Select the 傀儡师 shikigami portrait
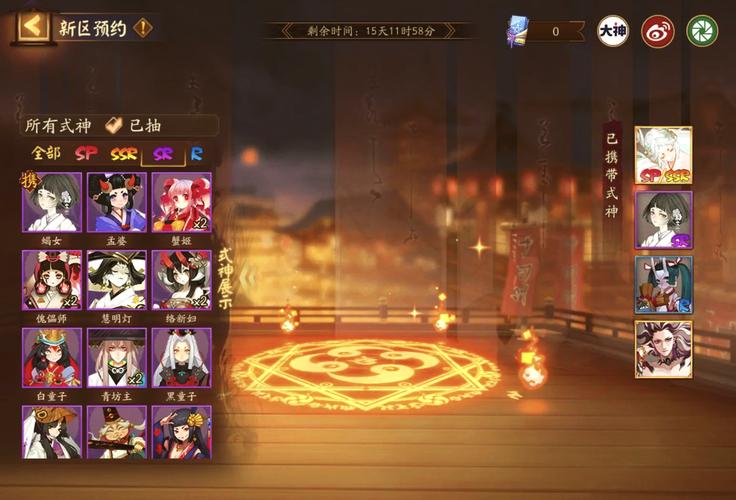This screenshot has width=736, height=500. point(52,279)
